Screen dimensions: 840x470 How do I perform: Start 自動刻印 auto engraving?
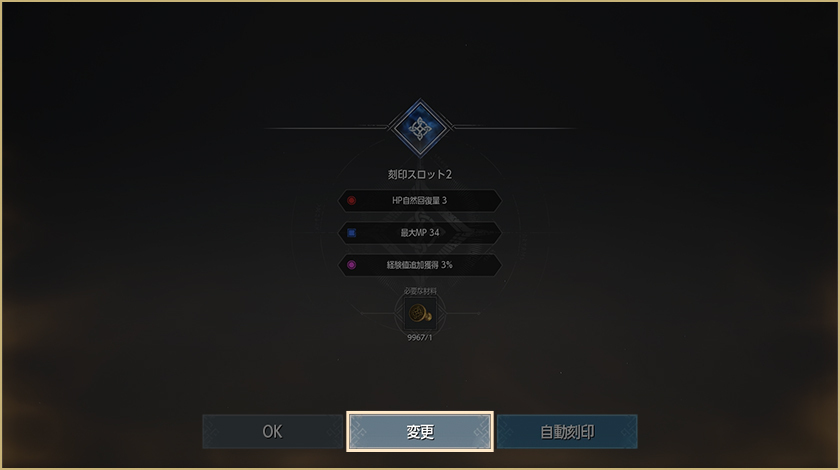[567, 432]
